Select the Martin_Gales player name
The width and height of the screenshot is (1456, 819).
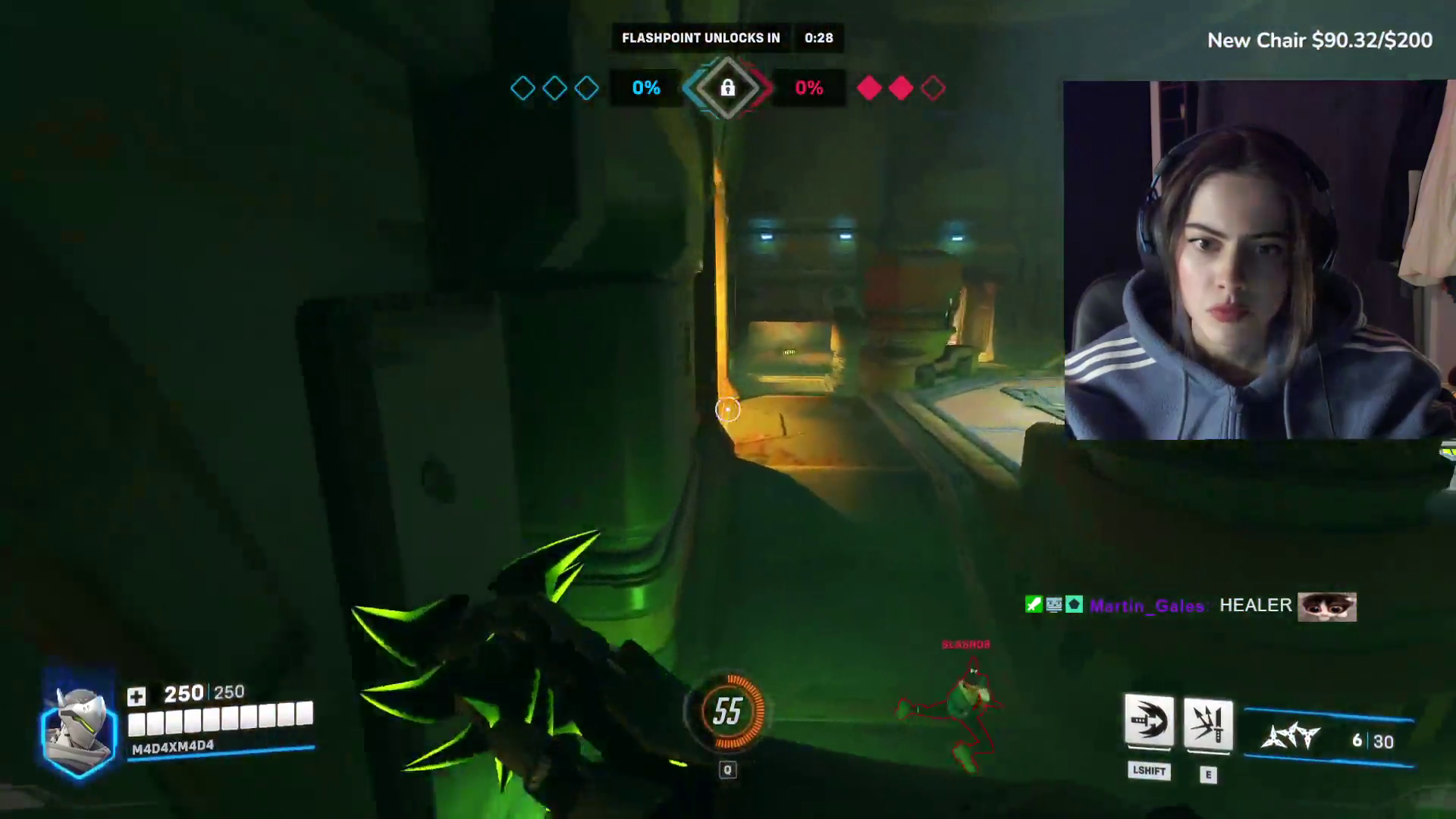tap(1147, 606)
